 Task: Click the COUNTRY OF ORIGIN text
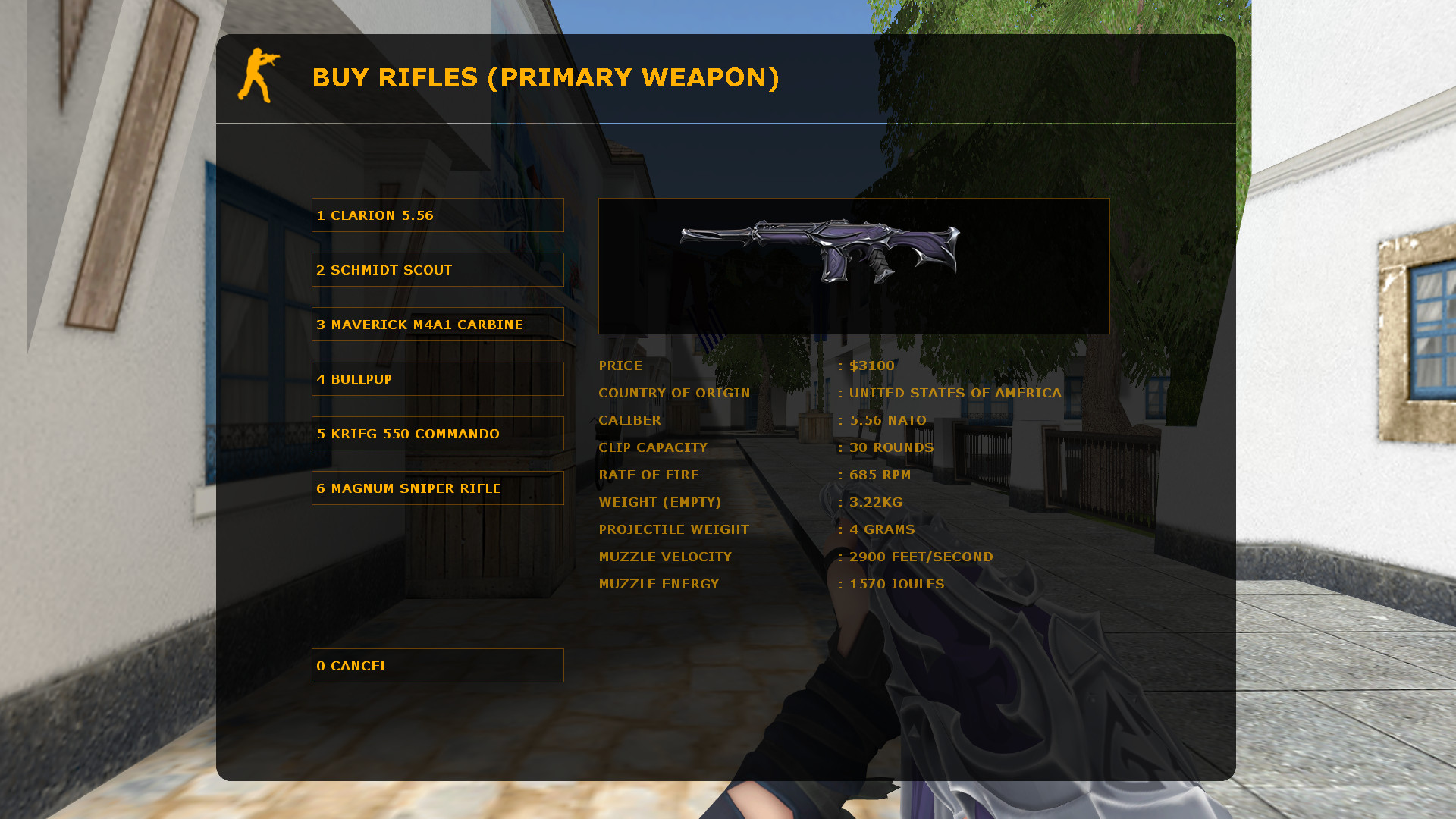[x=674, y=393]
